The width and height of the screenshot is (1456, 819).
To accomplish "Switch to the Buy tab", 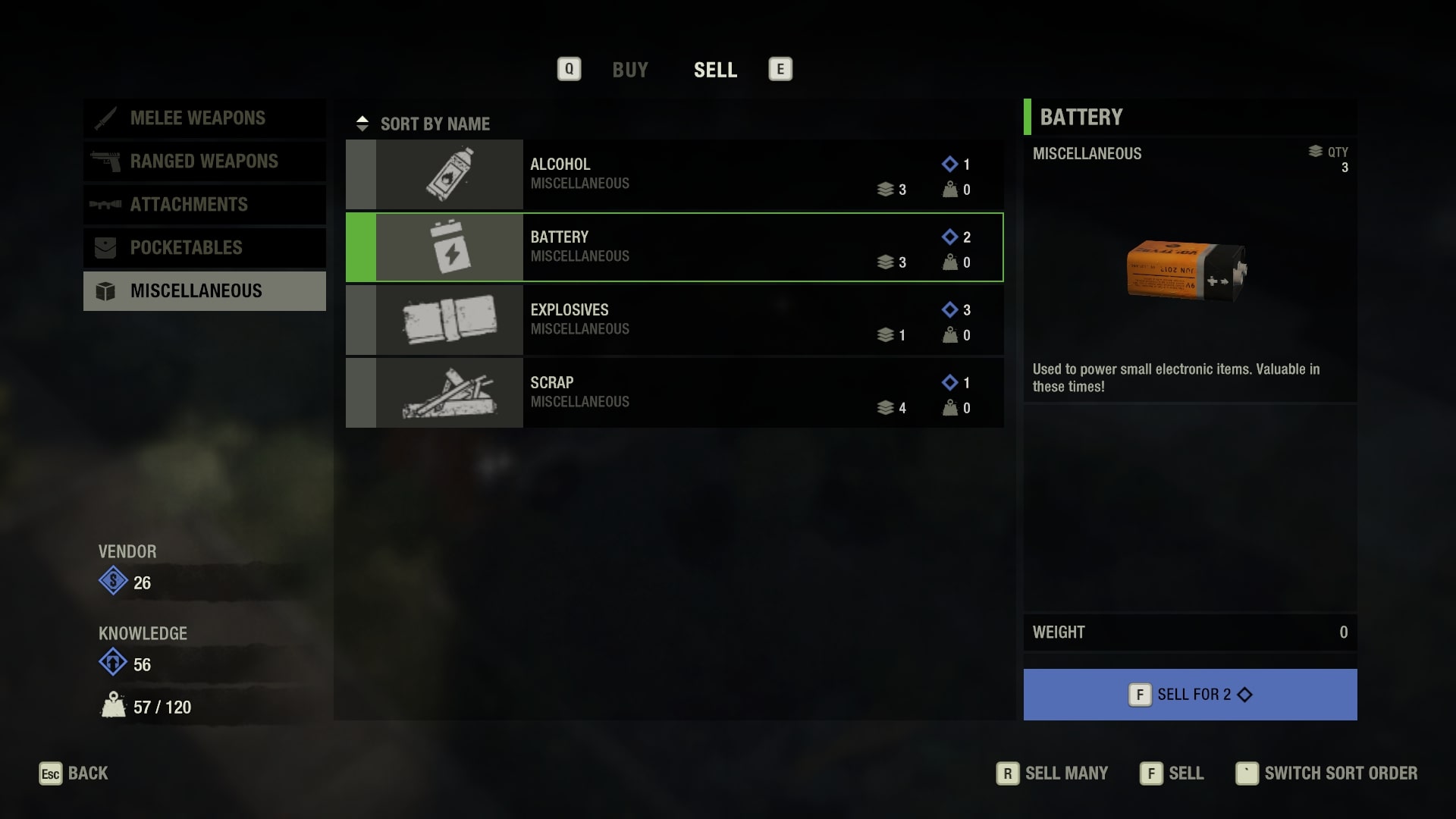I will [629, 70].
